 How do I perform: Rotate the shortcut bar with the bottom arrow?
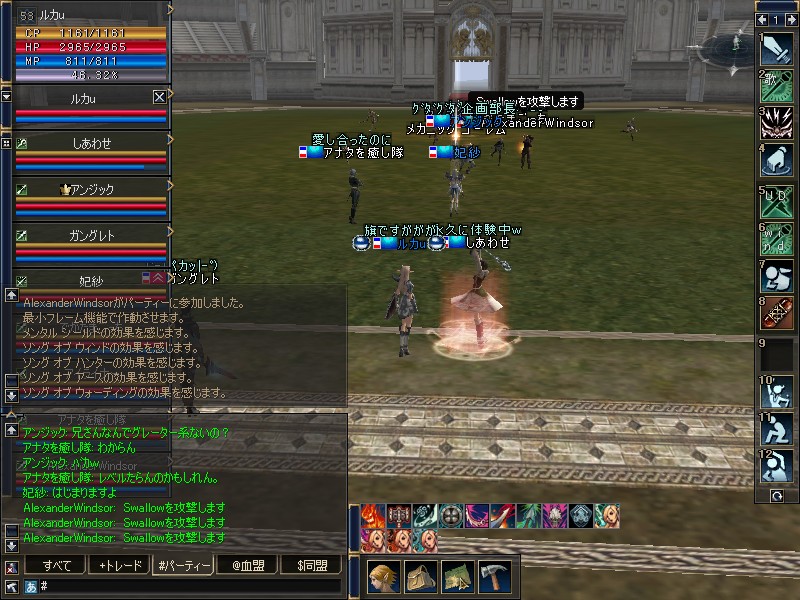pos(777,496)
